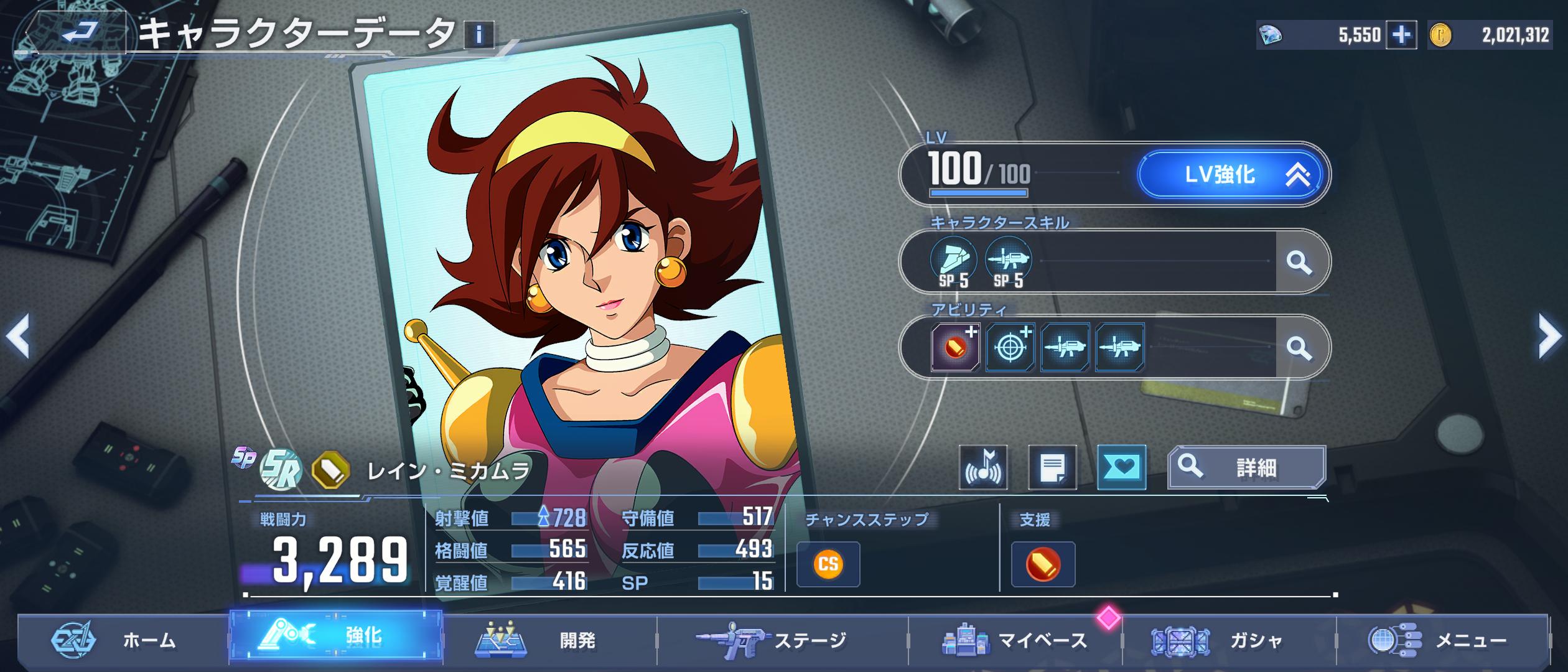Open the character profile note icon
The width and height of the screenshot is (1568, 672).
click(x=1052, y=467)
